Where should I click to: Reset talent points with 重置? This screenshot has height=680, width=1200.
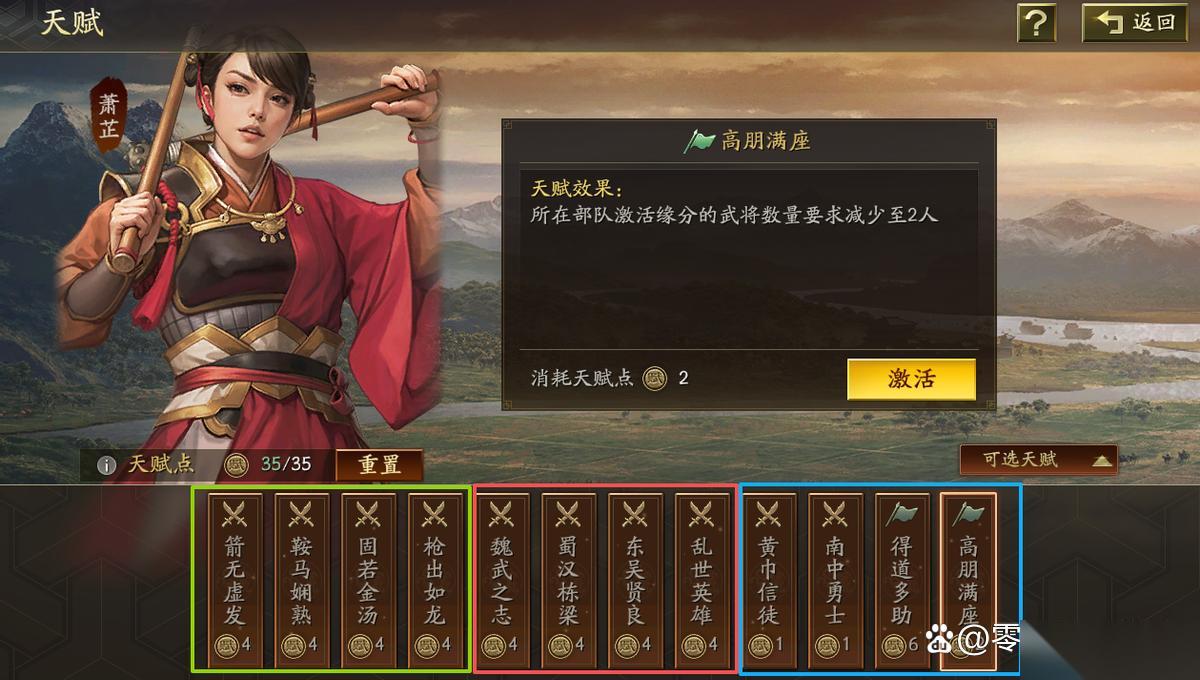379,465
